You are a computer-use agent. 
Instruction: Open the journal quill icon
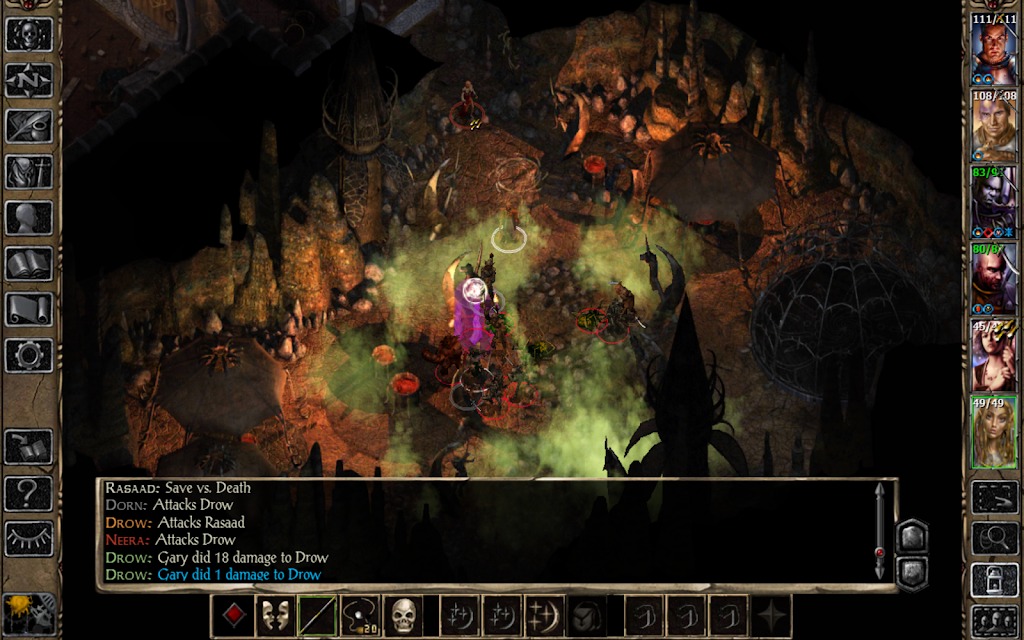(x=29, y=125)
